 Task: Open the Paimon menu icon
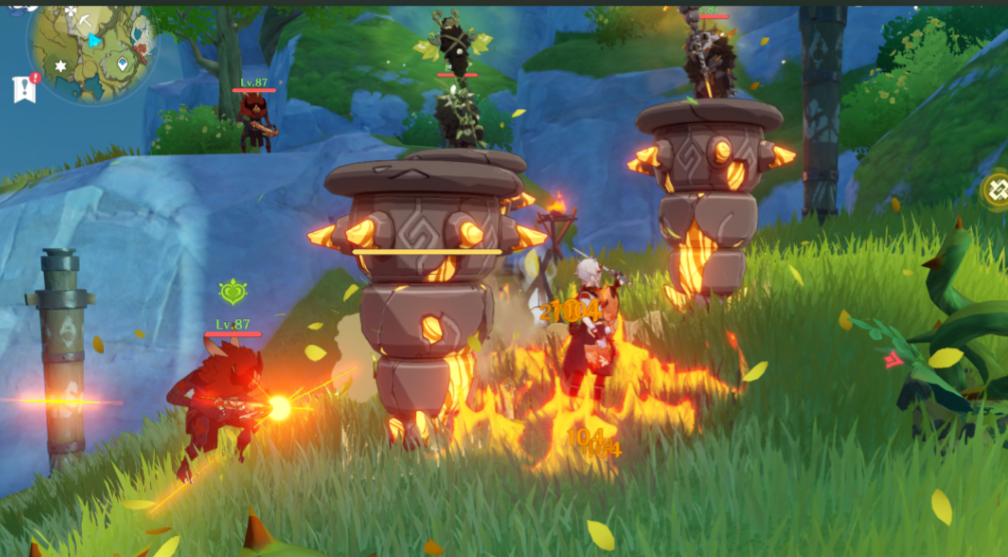point(22,8)
